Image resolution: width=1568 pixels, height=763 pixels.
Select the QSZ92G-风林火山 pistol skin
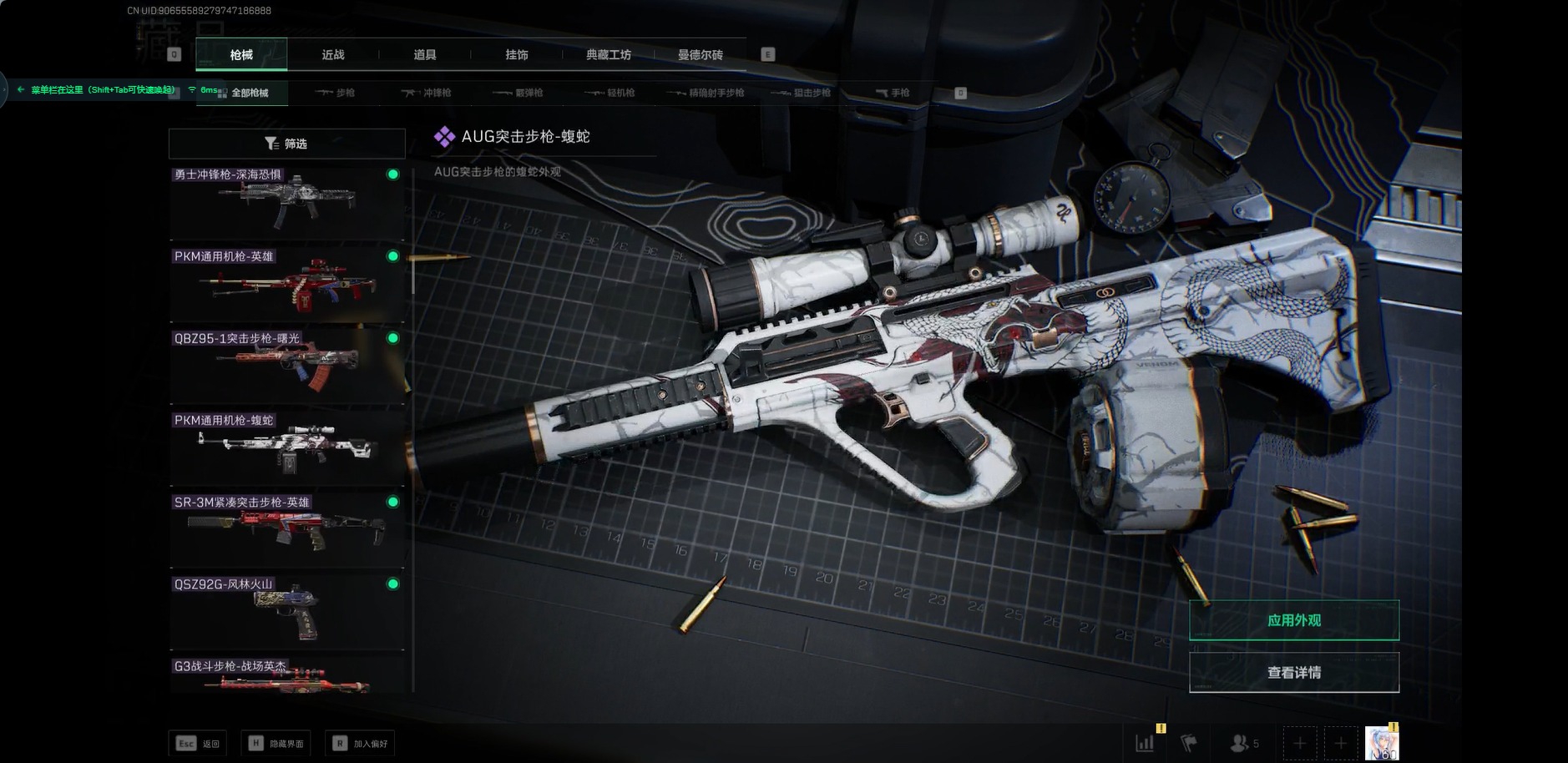(286, 612)
